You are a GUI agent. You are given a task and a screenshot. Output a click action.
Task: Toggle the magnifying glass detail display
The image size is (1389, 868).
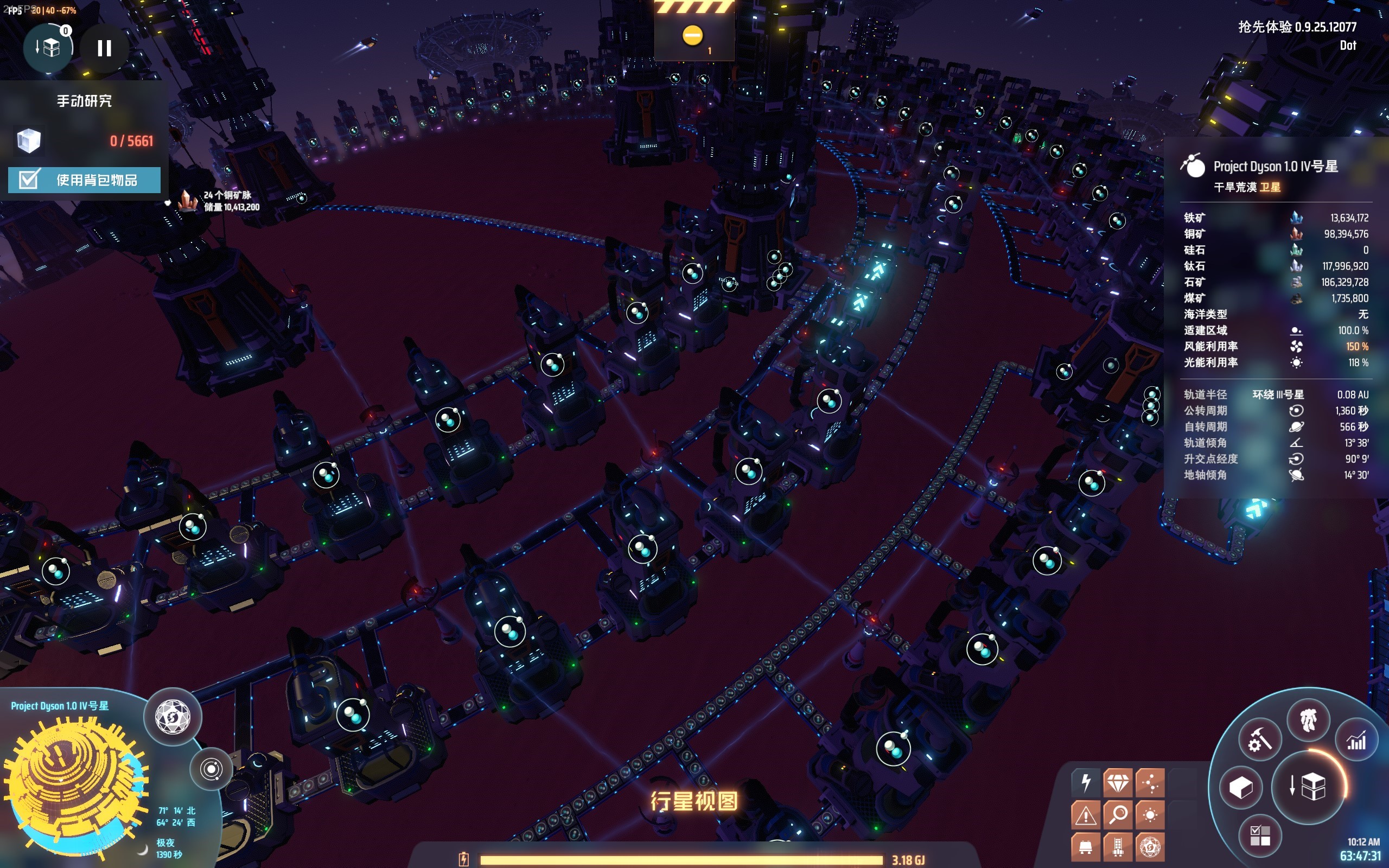click(x=1118, y=815)
